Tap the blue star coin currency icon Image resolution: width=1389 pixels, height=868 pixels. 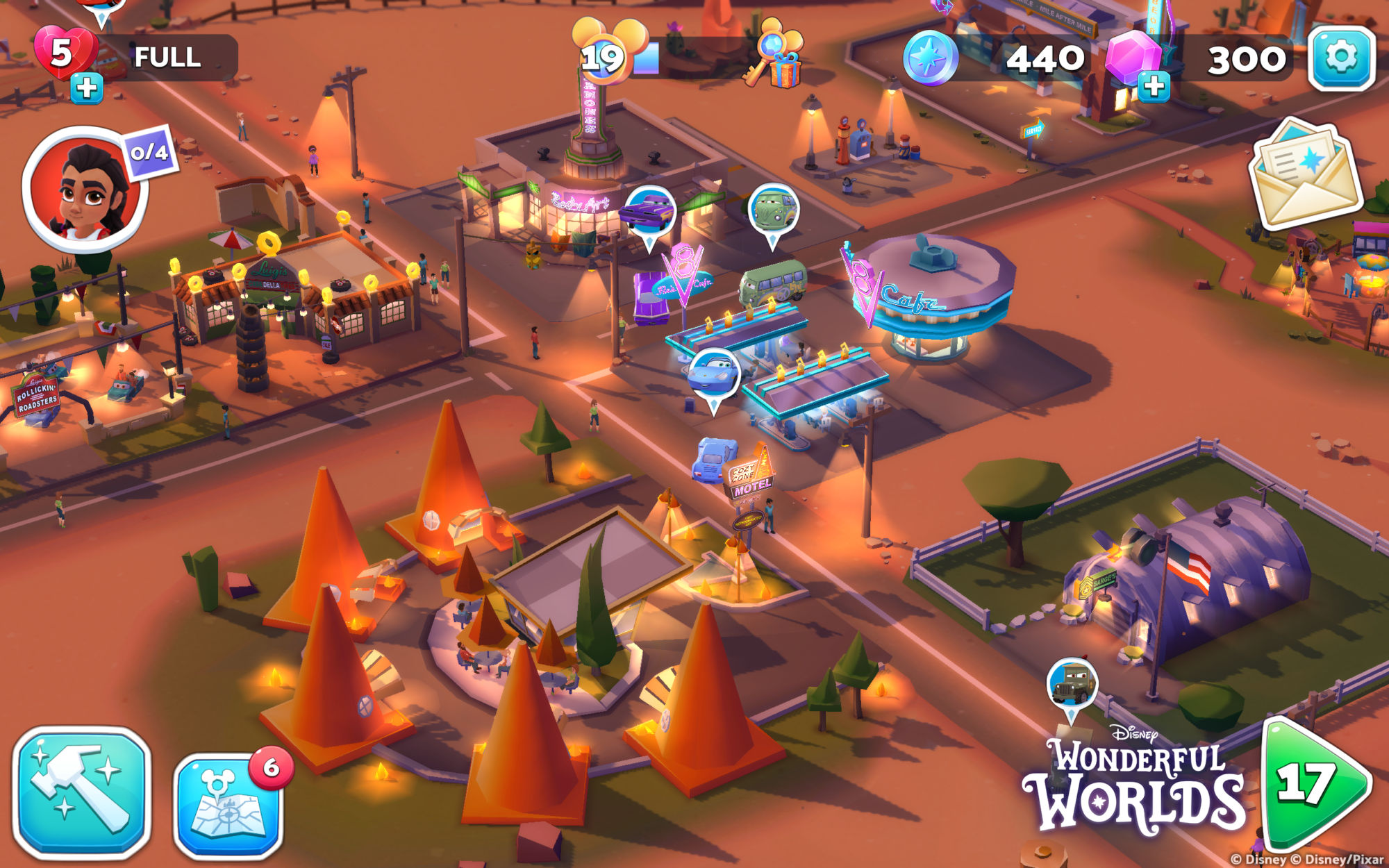[x=931, y=58]
